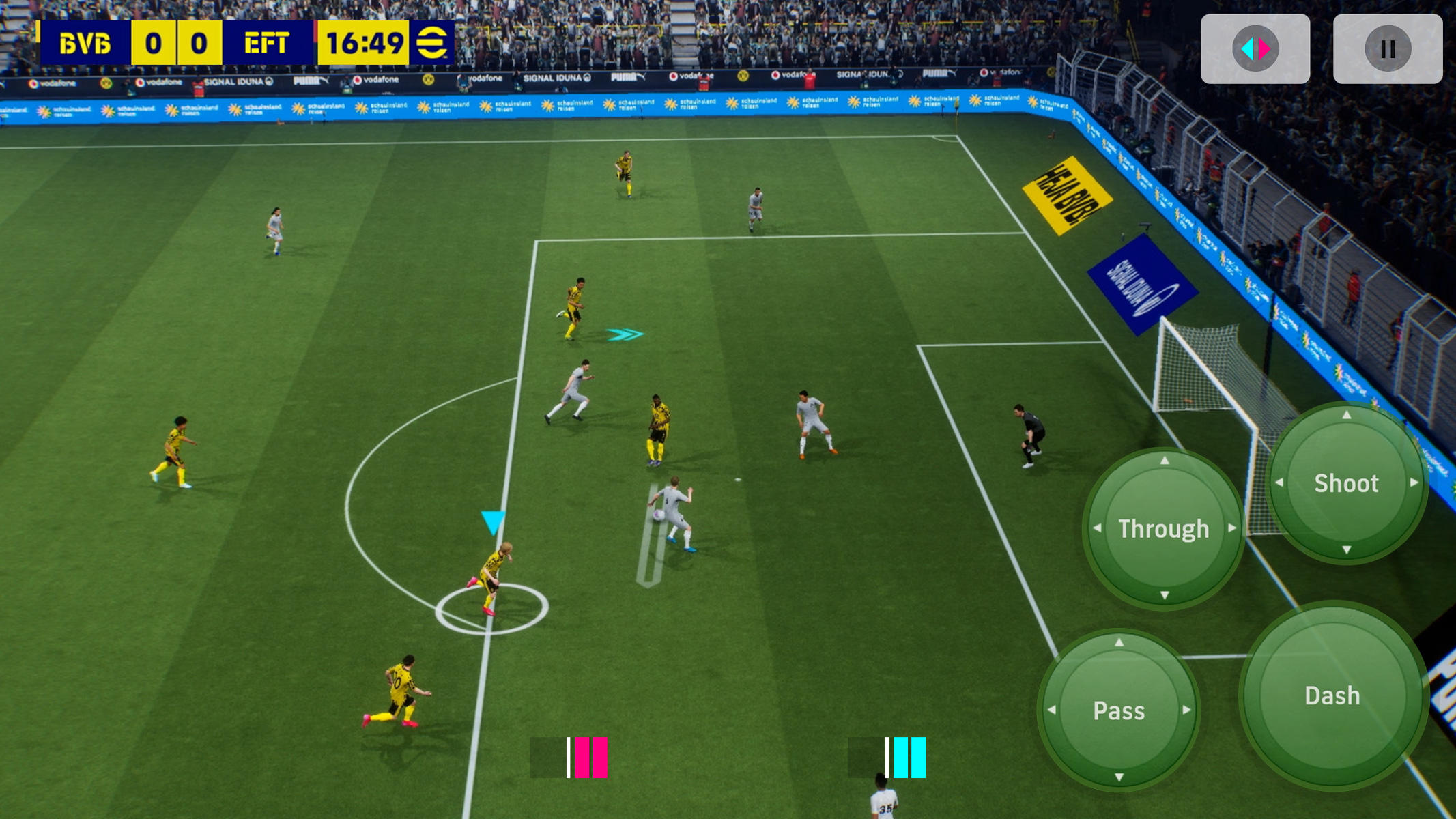Image resolution: width=1456 pixels, height=819 pixels.
Task: Activate Dash
Action: (x=1335, y=696)
